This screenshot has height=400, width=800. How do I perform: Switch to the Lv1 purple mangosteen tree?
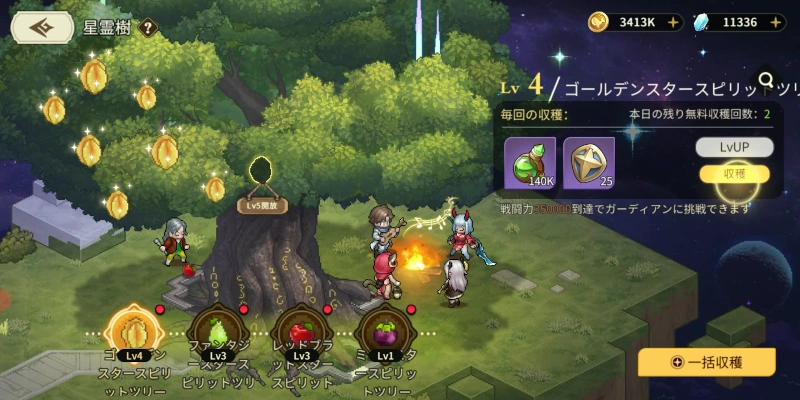(385, 334)
